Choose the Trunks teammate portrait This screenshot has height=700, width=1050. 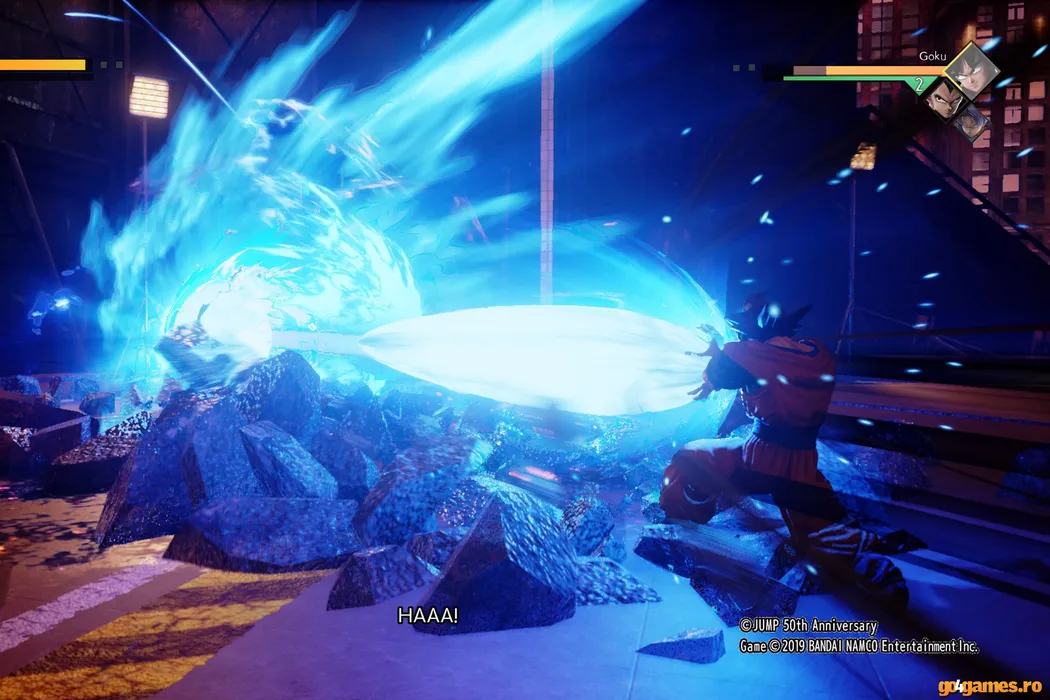[970, 122]
